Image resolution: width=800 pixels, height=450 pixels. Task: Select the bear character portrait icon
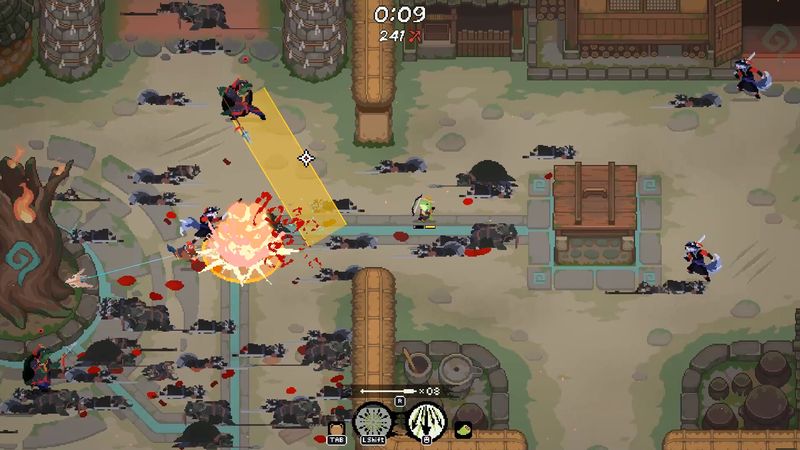point(337,428)
